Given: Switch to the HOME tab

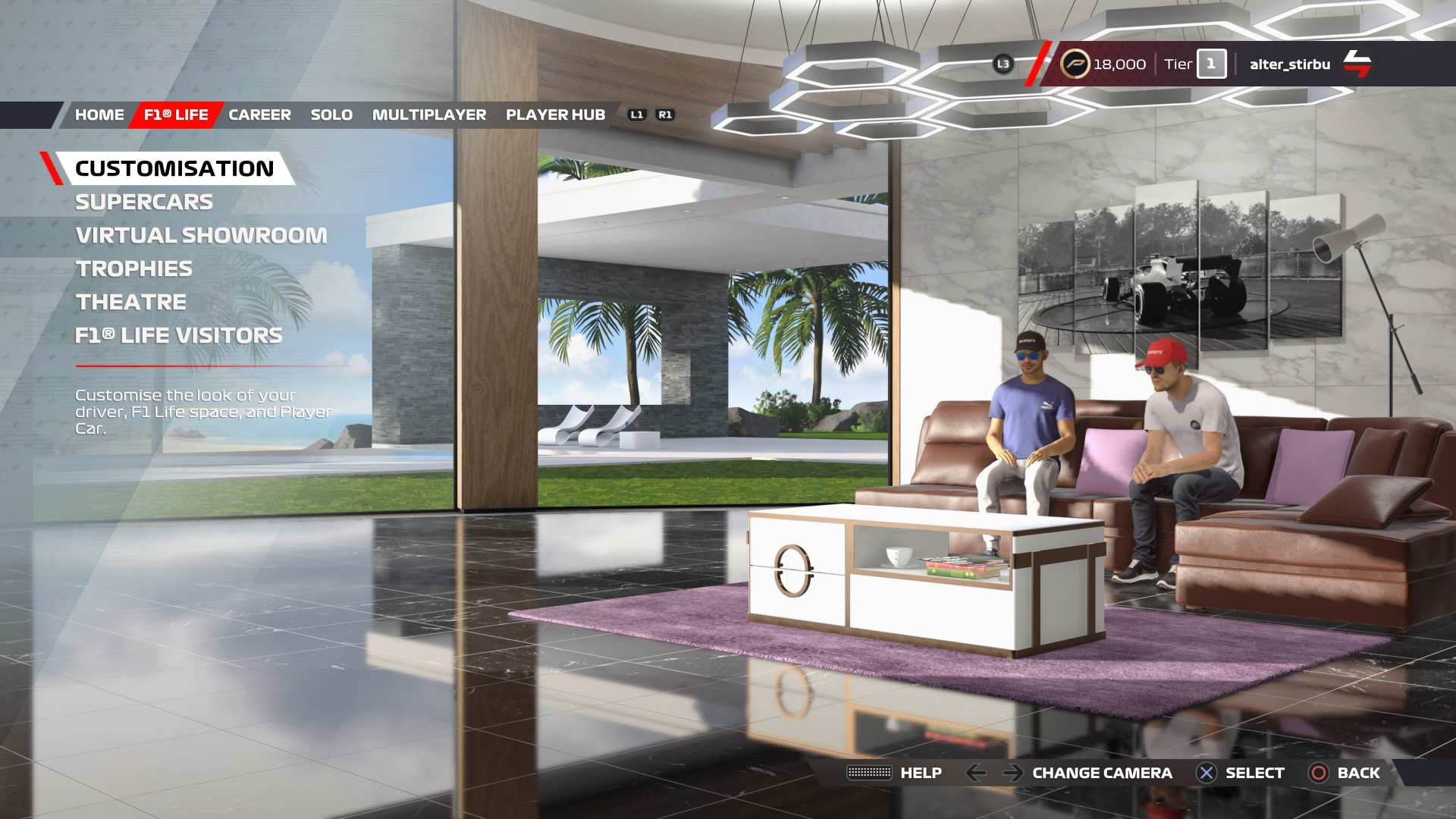Looking at the screenshot, I should point(99,115).
